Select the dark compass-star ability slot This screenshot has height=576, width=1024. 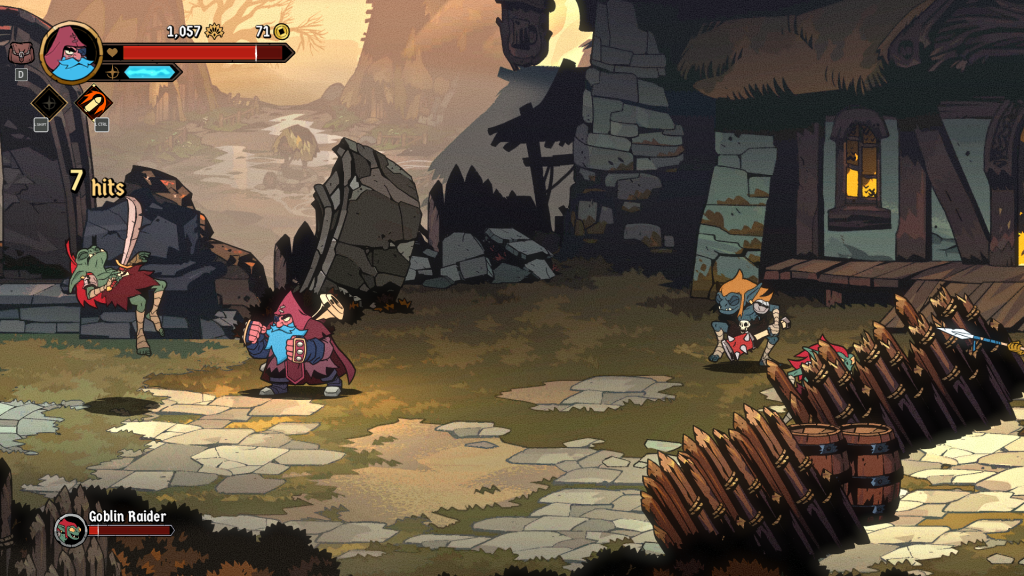click(x=49, y=101)
